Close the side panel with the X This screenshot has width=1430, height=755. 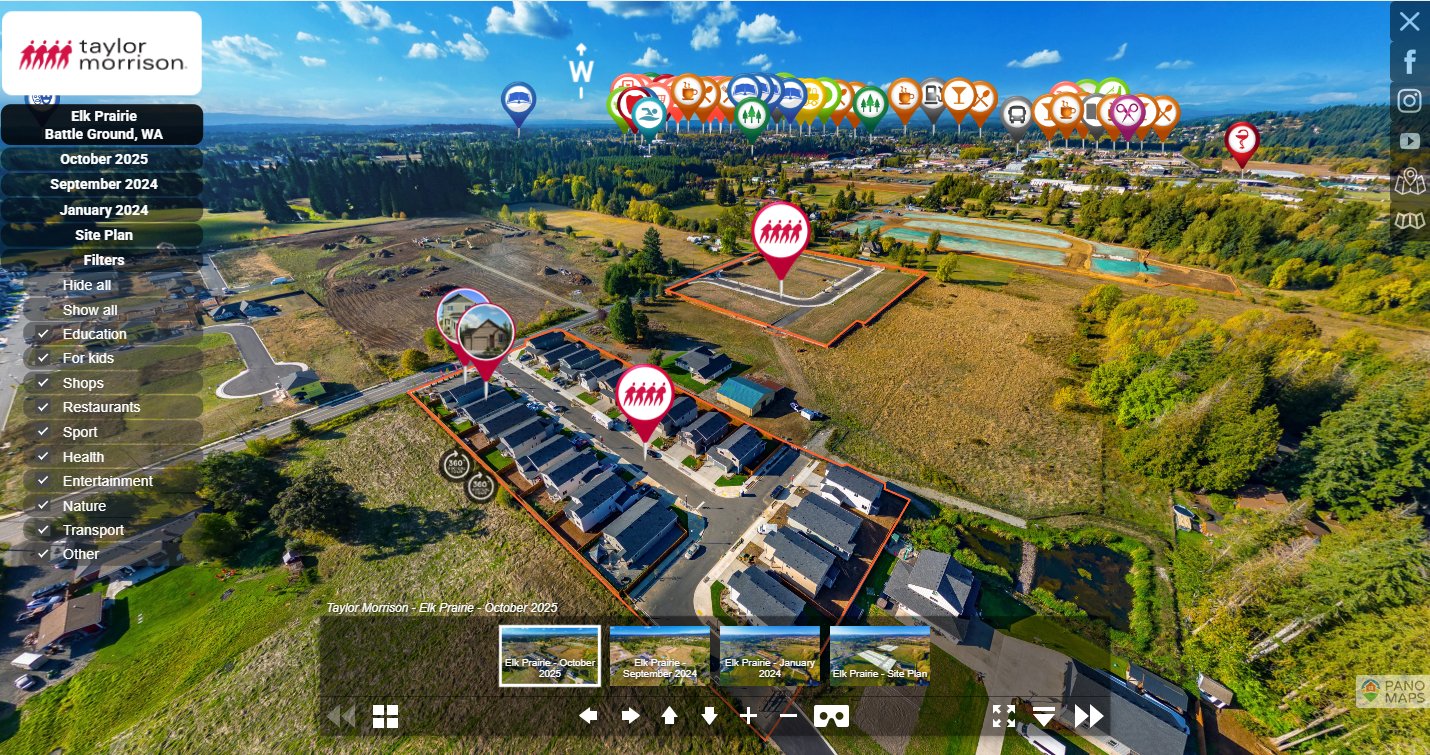(x=1409, y=21)
